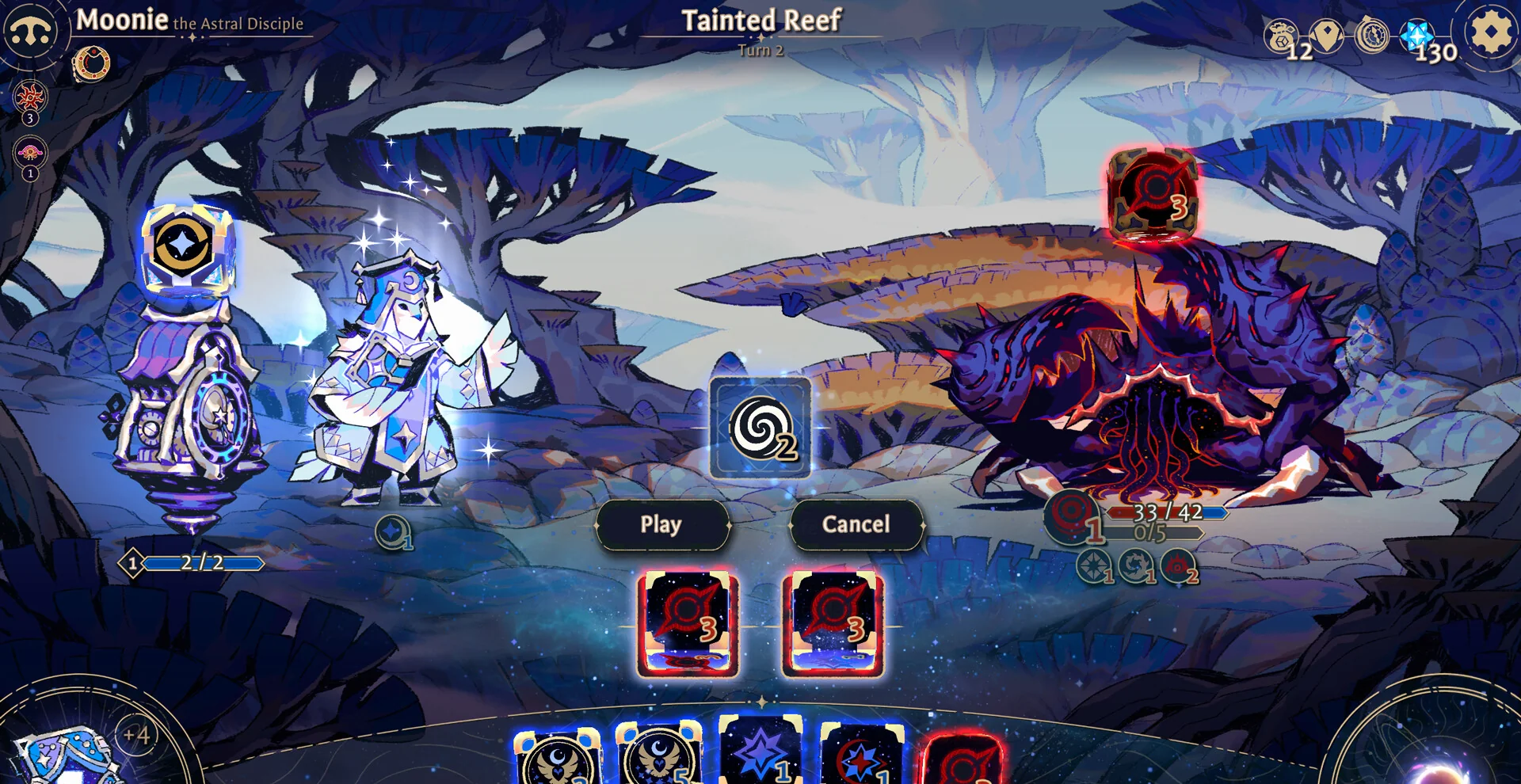The height and width of the screenshot is (784, 1521).
Task: Inspect the red sun status icon
Action: click(30, 98)
